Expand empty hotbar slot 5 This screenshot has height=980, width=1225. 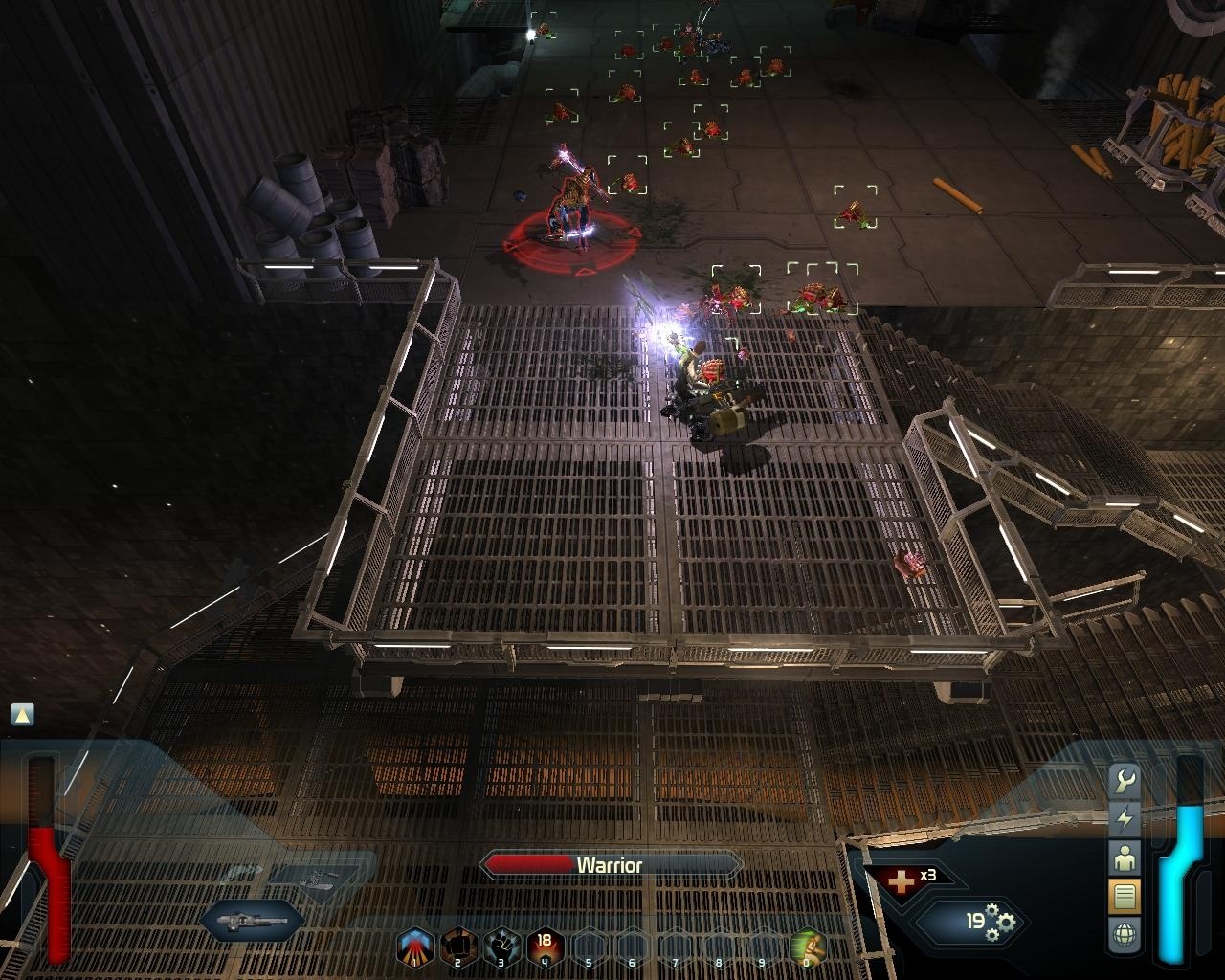click(x=588, y=943)
